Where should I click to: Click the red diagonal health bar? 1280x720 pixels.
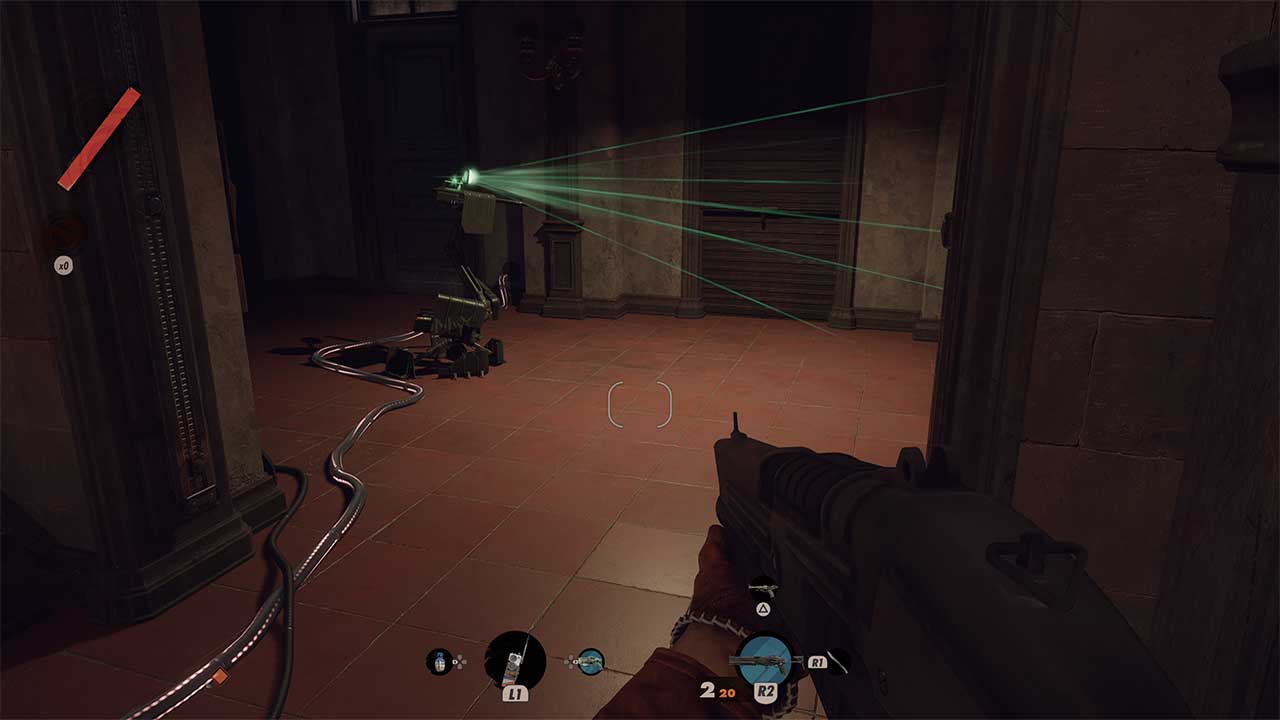click(x=100, y=137)
